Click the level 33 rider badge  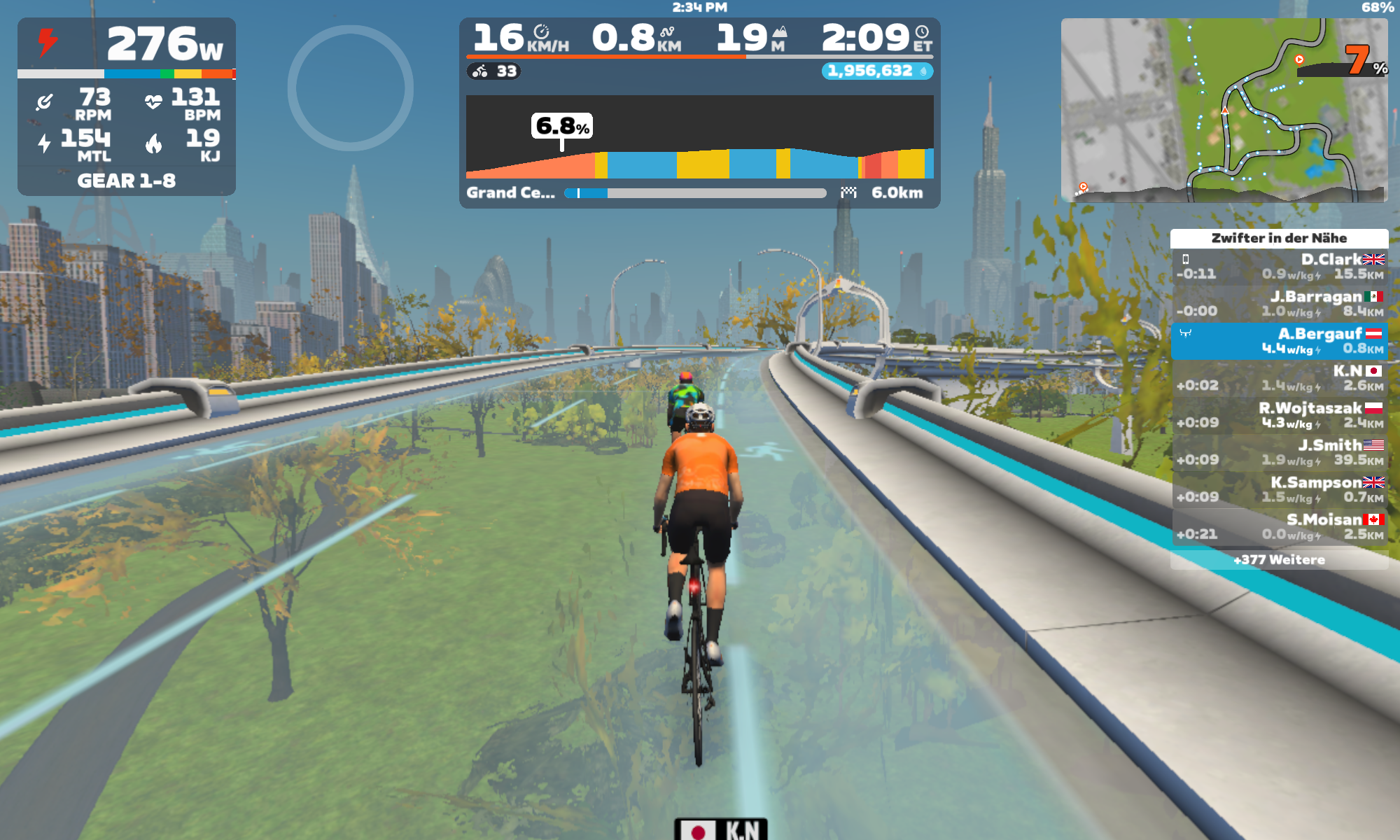[x=494, y=71]
